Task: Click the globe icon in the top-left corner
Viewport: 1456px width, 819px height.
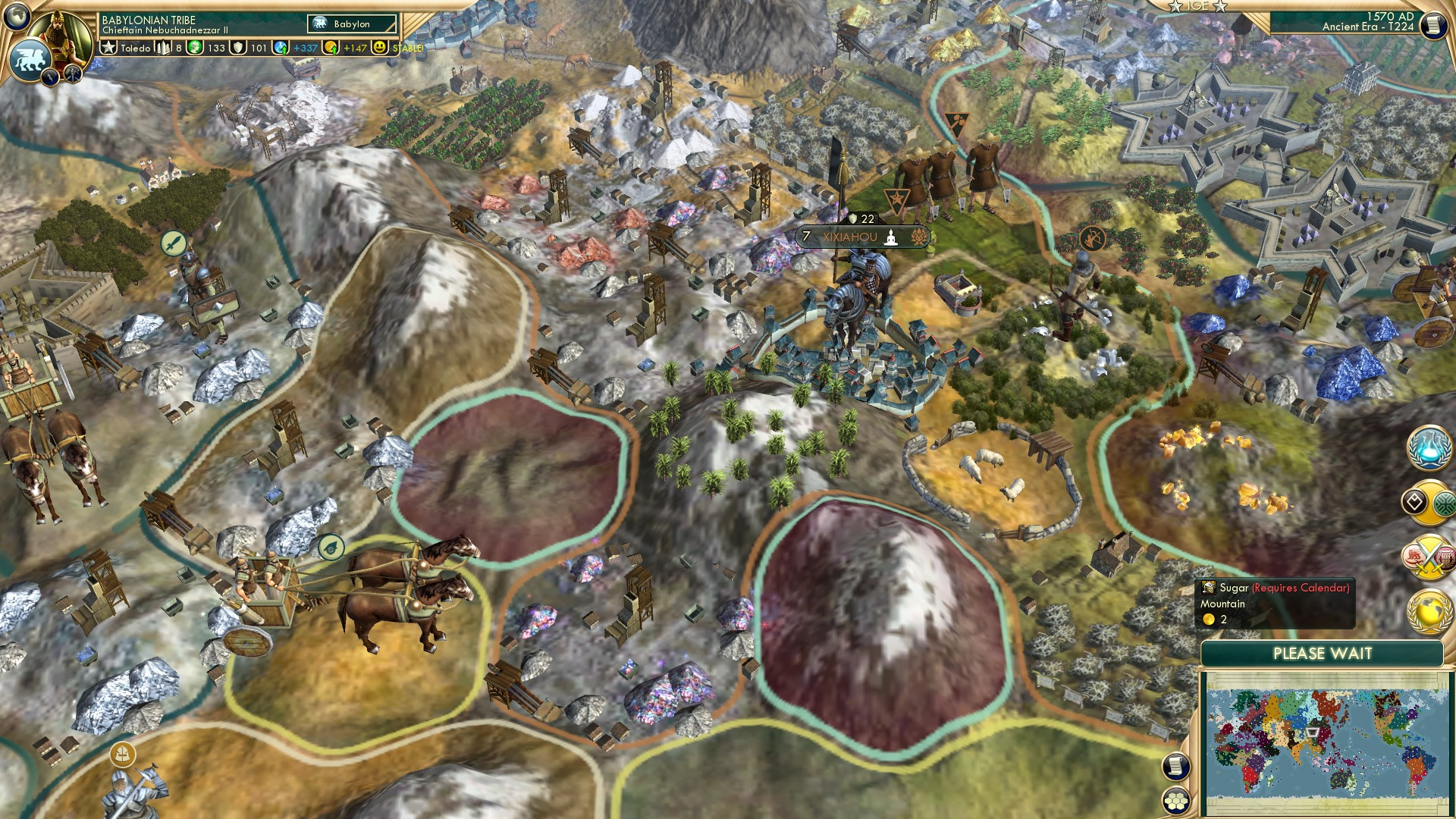Action: click(x=15, y=15)
